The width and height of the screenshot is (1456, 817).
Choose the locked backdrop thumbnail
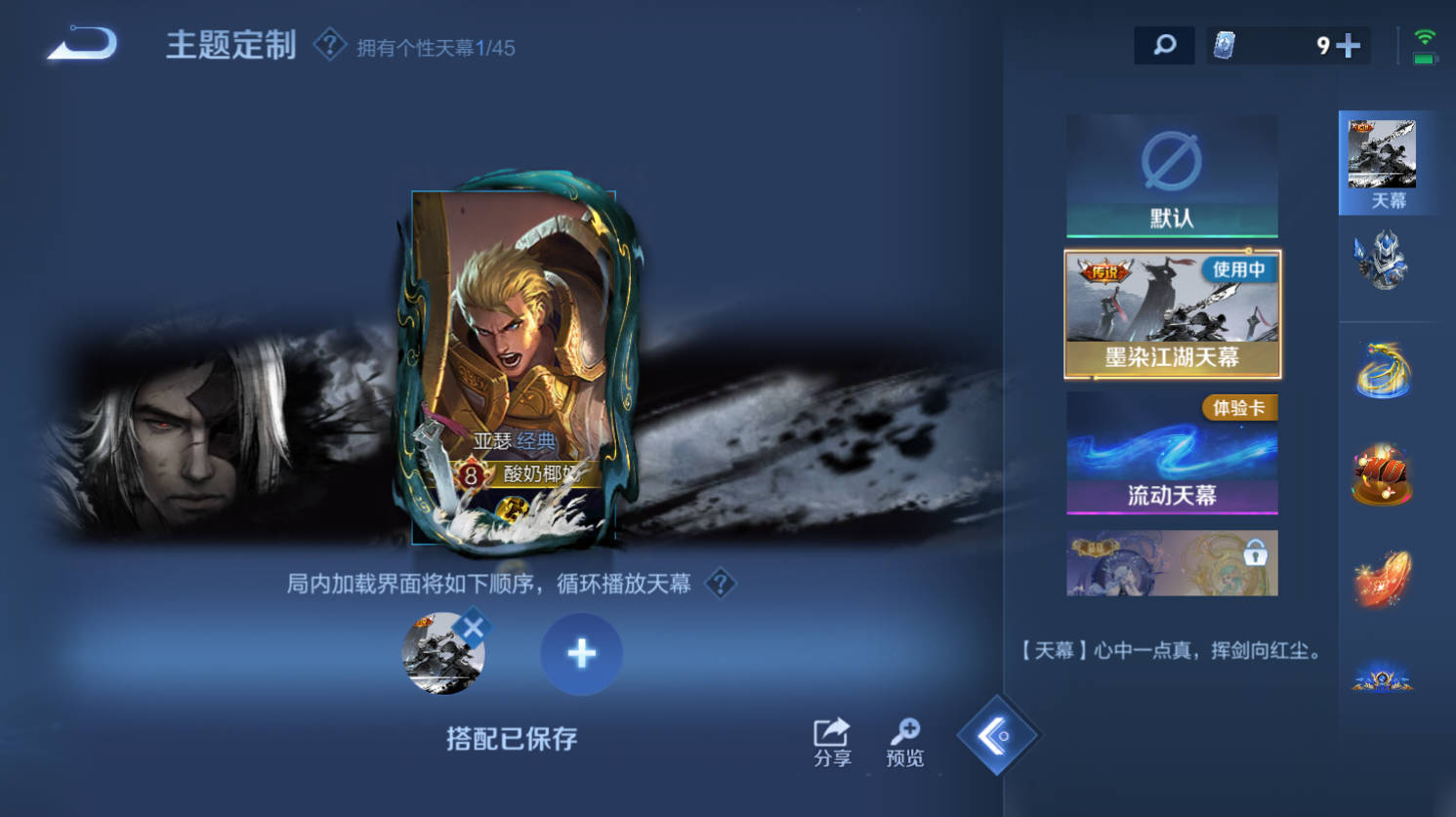point(1172,563)
